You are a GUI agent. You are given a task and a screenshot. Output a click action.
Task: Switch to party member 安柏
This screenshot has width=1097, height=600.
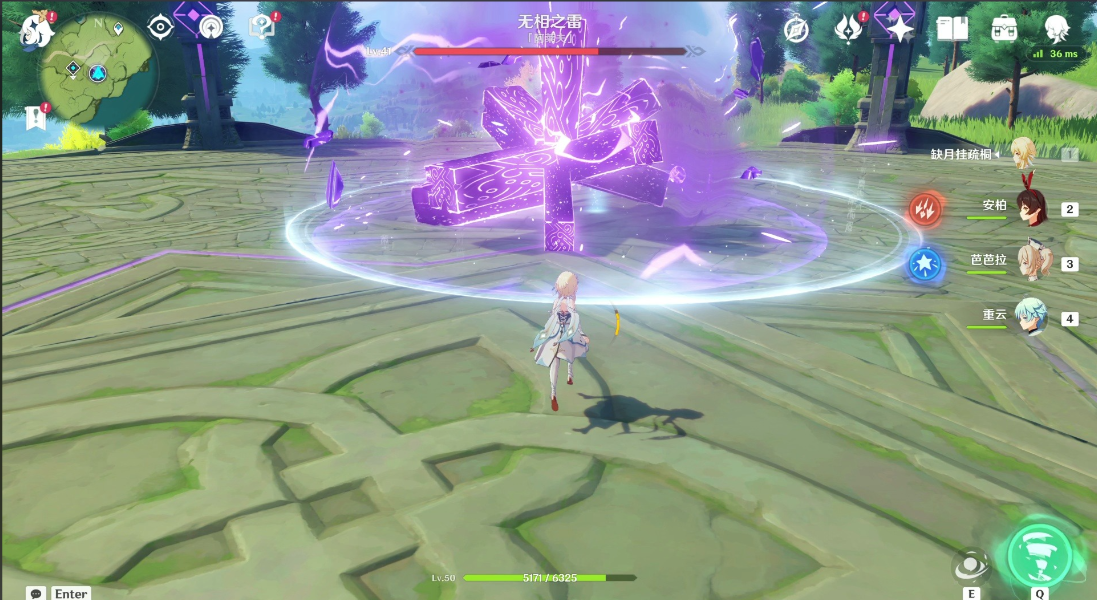coord(1030,208)
